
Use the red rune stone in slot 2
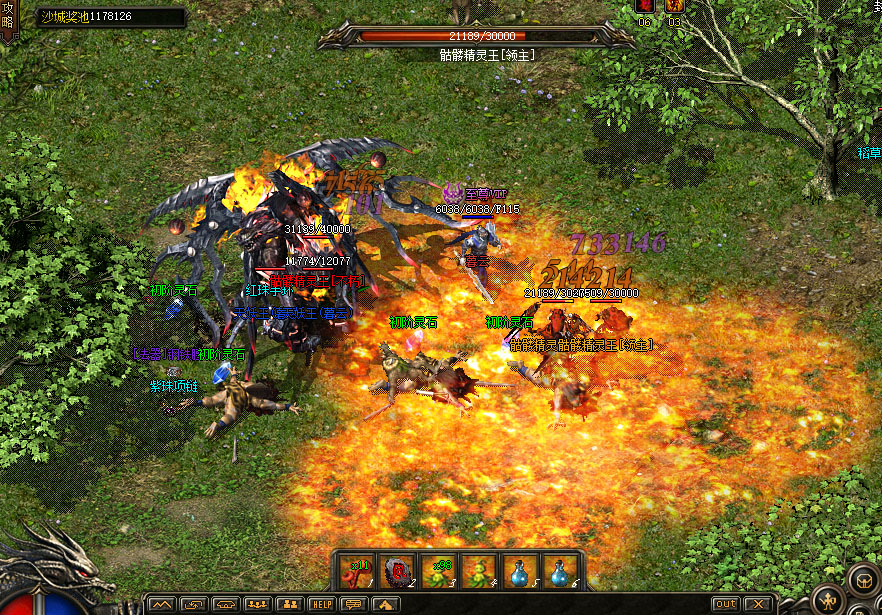coord(399,571)
